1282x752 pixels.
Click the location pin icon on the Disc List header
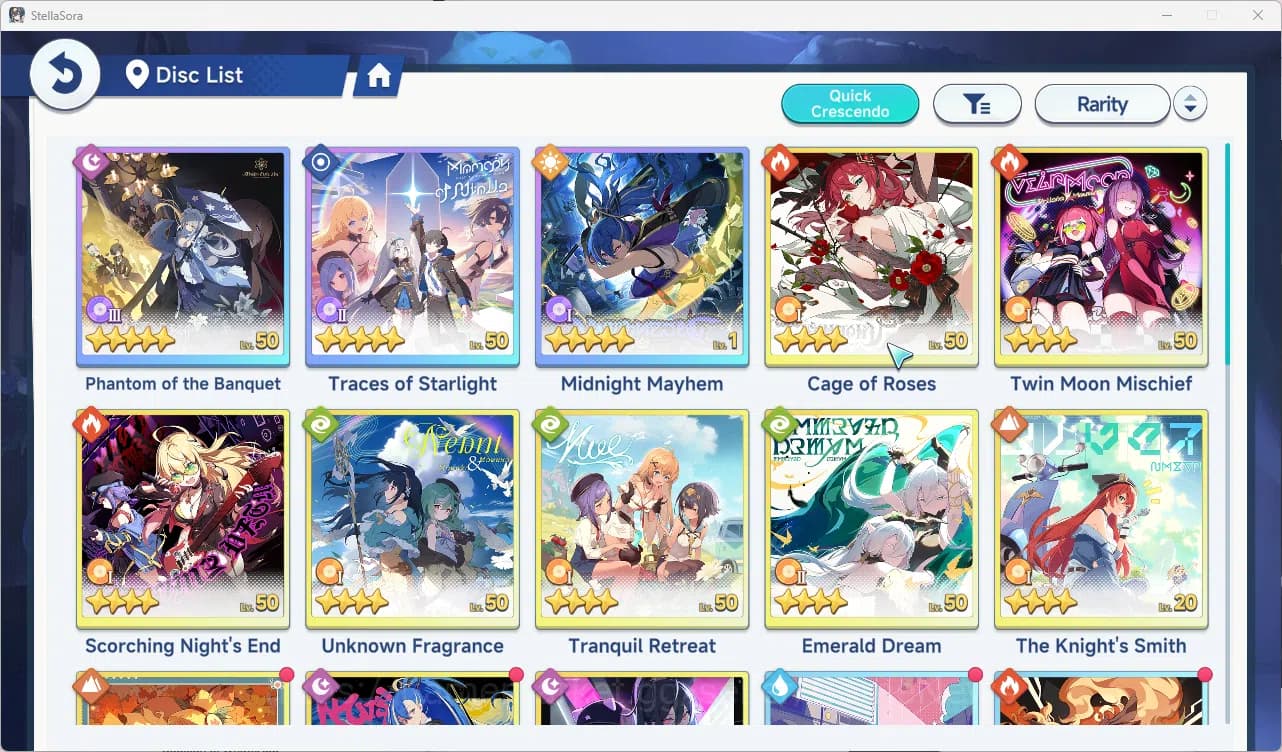click(138, 74)
